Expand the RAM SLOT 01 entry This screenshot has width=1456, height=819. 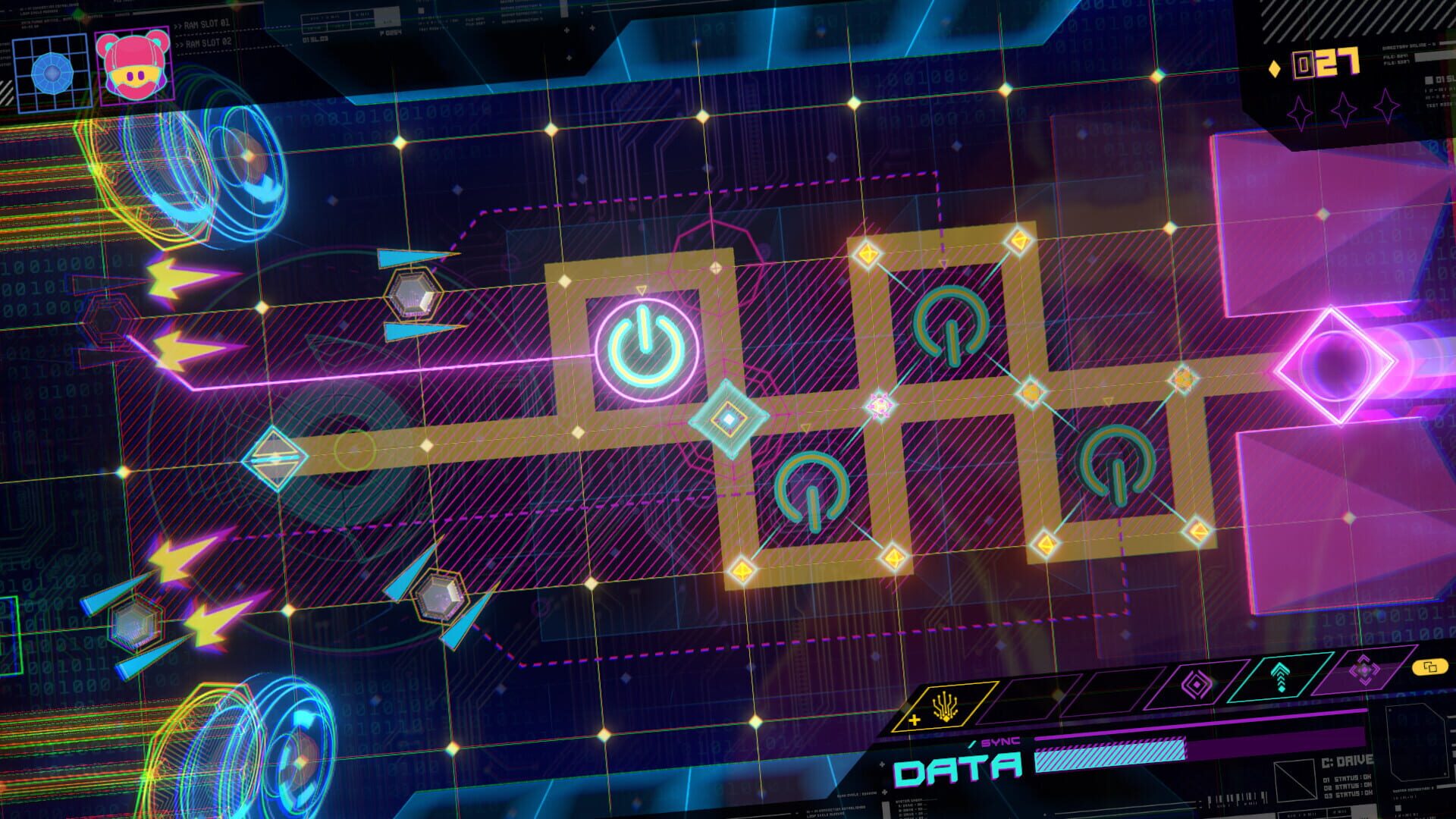[209, 24]
